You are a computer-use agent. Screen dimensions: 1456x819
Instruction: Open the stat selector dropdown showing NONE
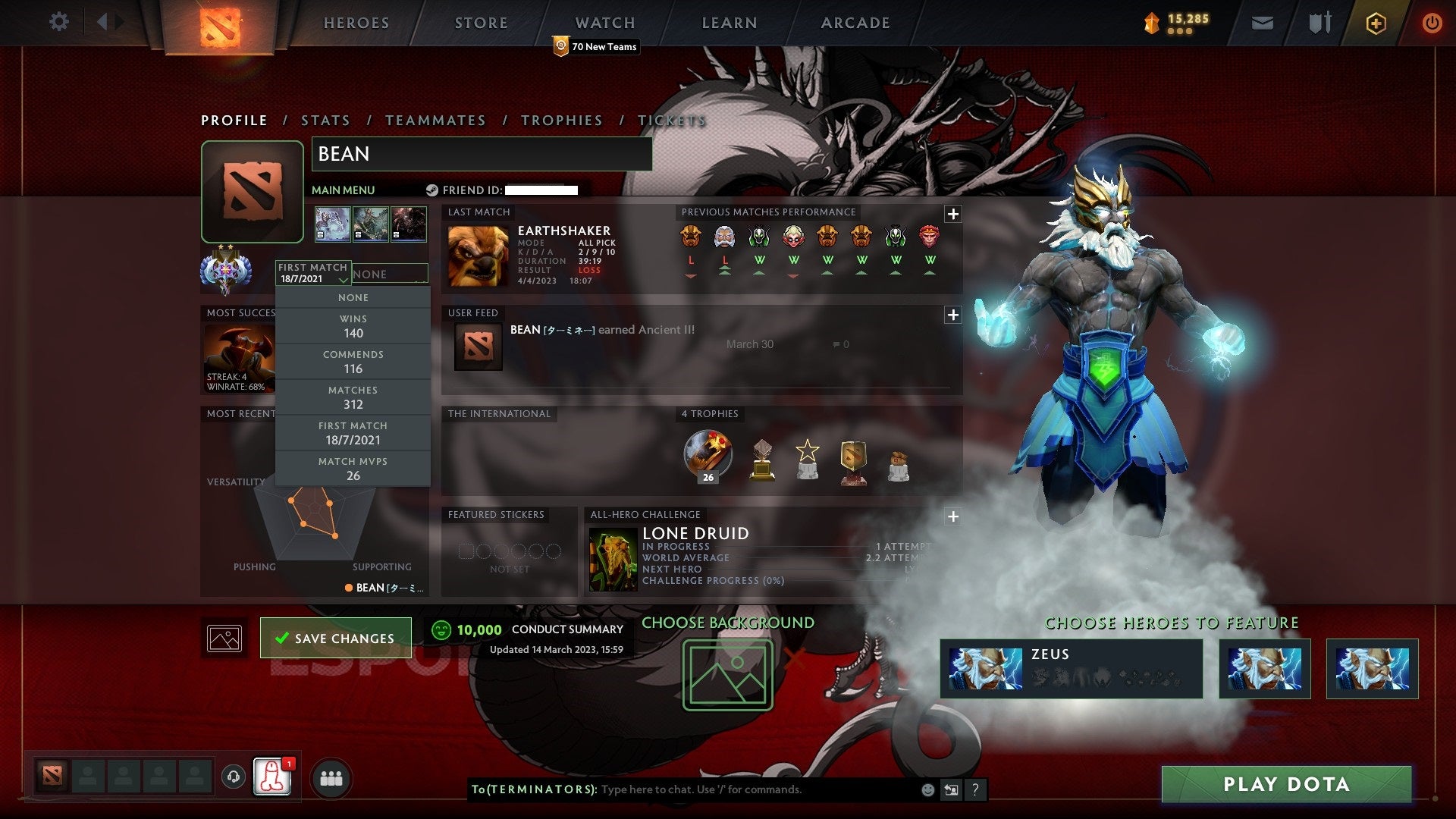(390, 274)
